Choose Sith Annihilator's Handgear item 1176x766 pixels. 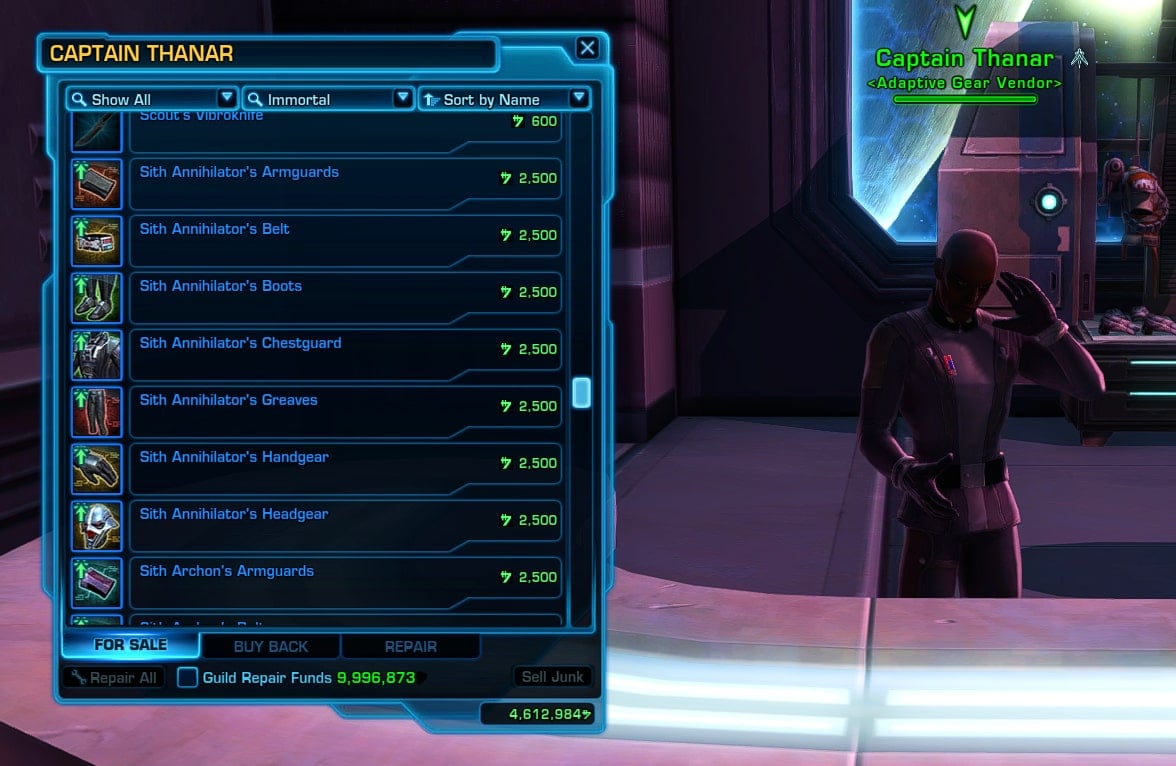(345, 468)
